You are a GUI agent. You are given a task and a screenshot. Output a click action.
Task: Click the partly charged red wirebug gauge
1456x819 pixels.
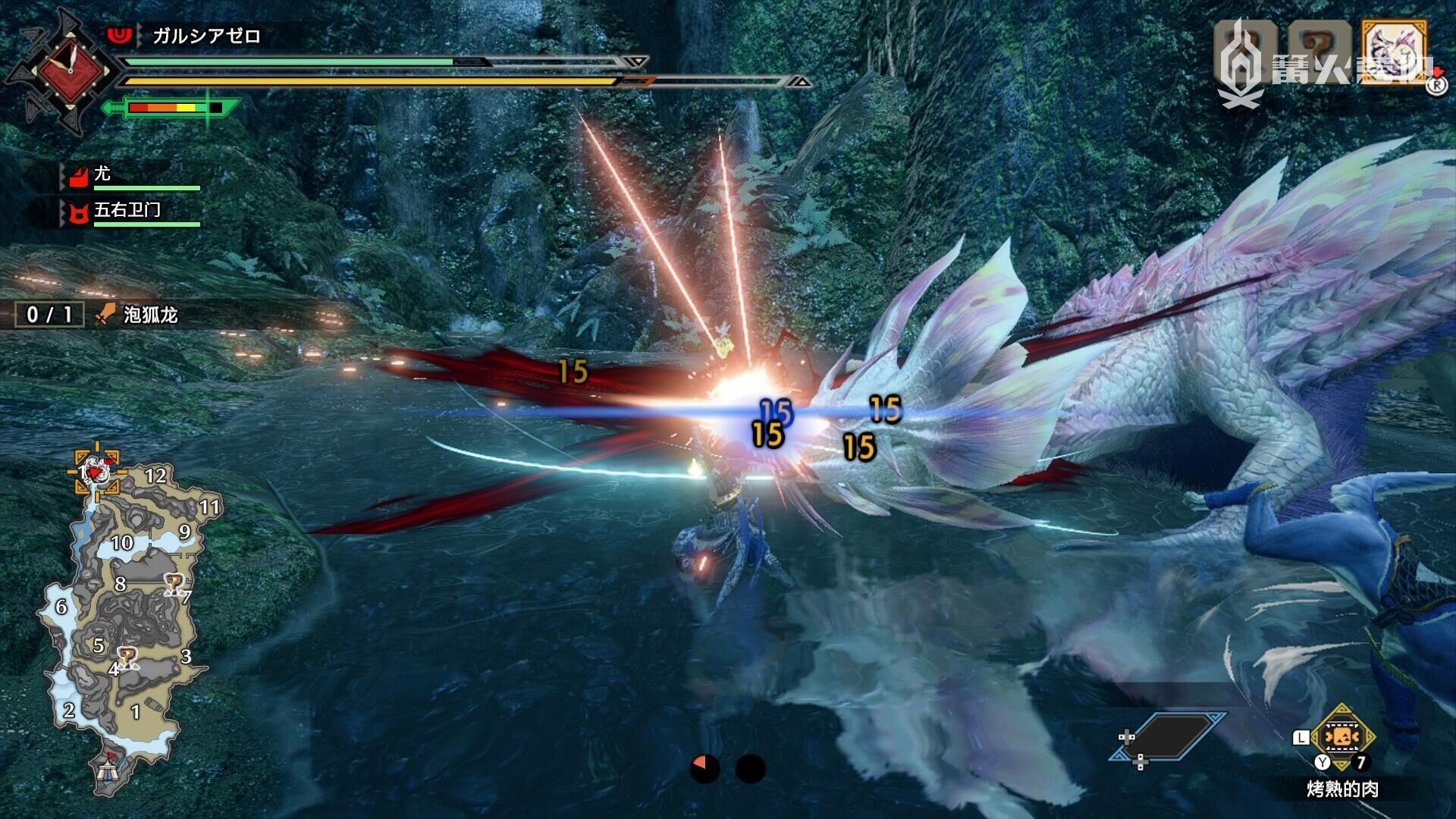click(x=704, y=768)
